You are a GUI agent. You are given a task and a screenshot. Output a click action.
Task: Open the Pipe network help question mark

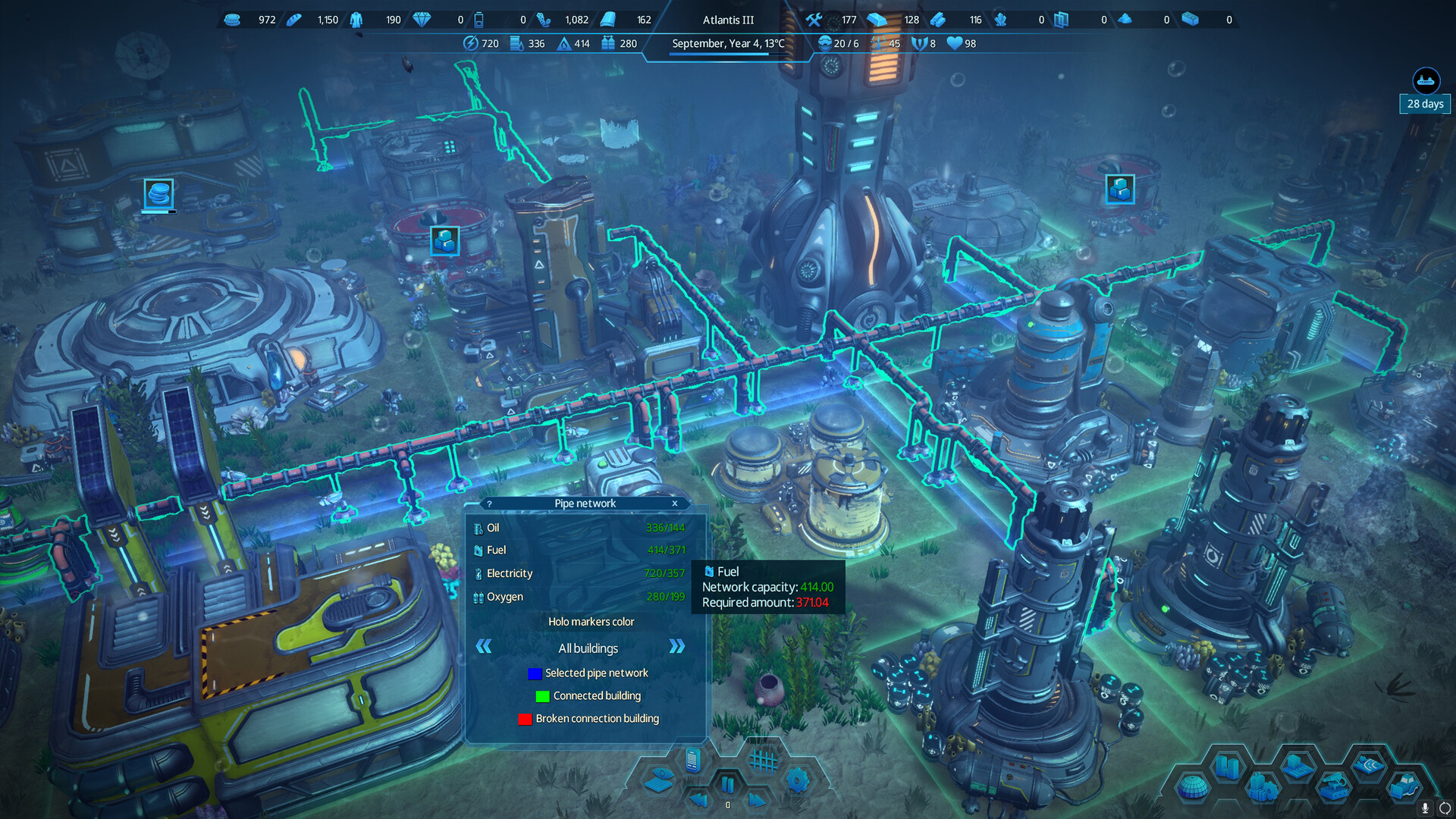(490, 504)
